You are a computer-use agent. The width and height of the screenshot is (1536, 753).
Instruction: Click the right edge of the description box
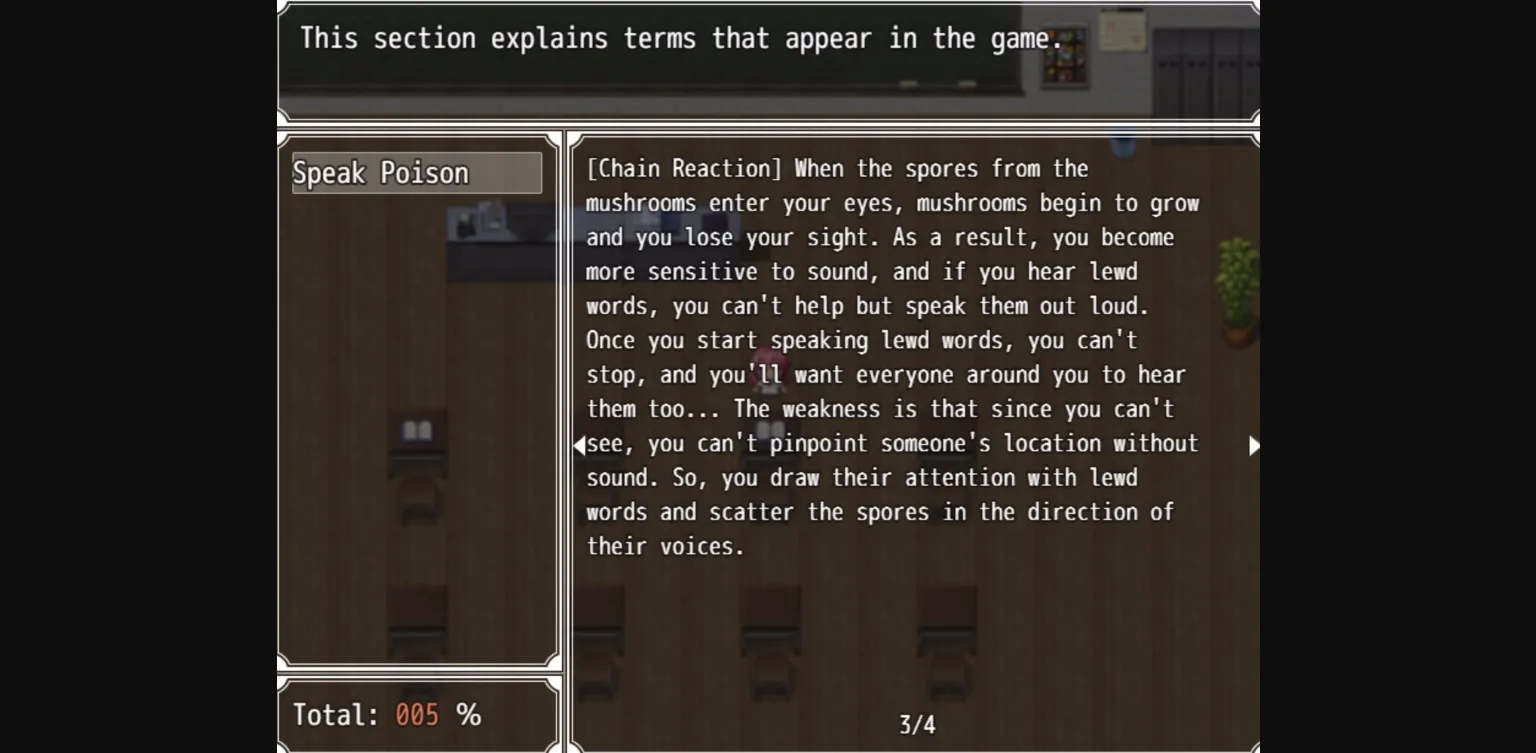coord(1256,440)
